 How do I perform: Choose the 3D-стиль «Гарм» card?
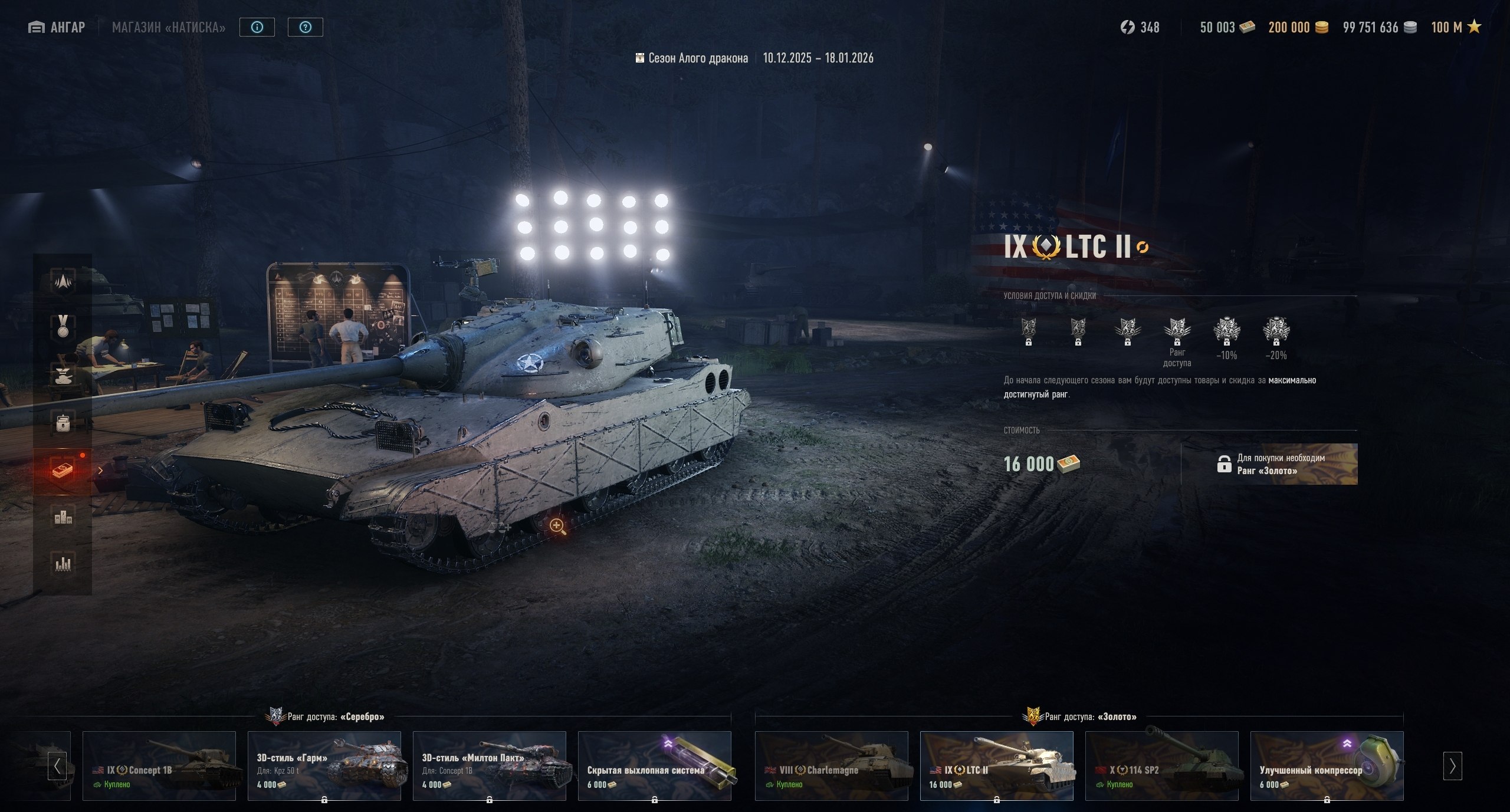click(x=324, y=765)
